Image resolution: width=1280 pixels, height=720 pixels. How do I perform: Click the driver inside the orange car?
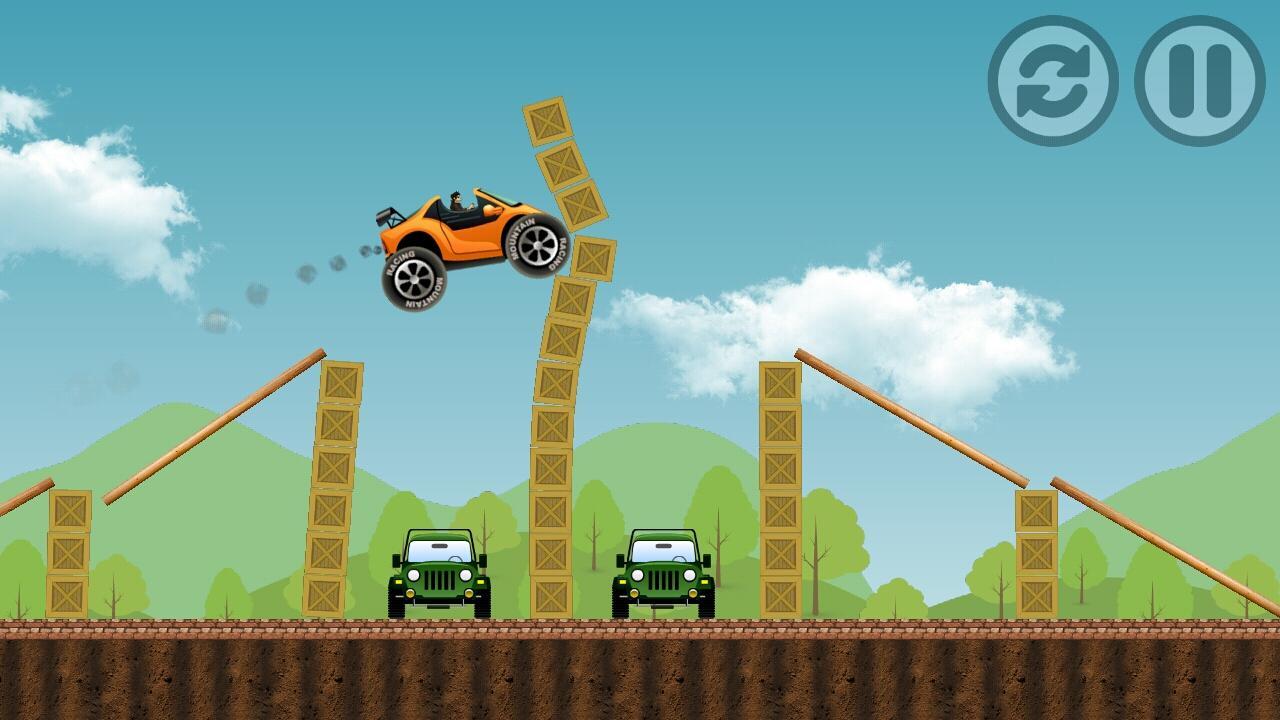(458, 200)
